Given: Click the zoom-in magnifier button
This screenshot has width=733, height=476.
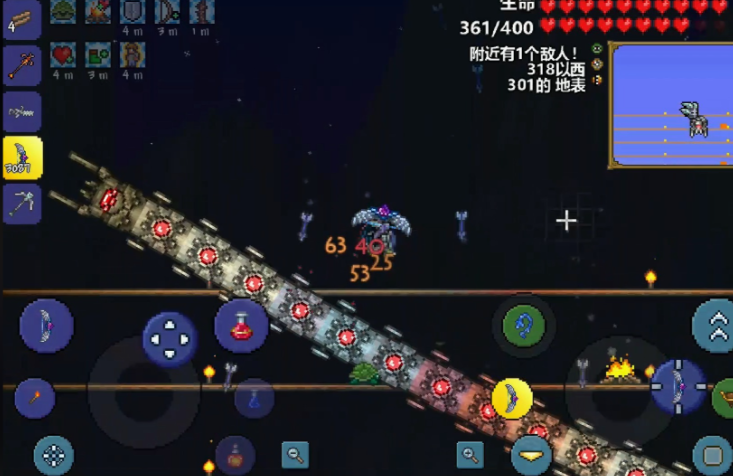Looking at the screenshot, I should pyautogui.click(x=470, y=455).
